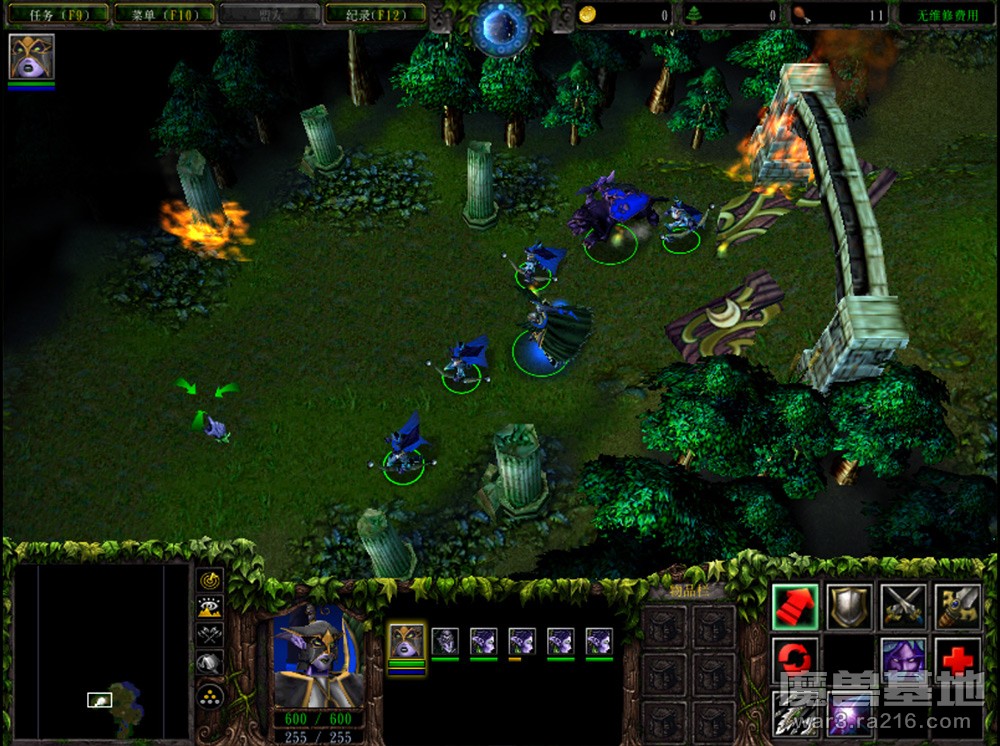This screenshot has width=1000, height=746.
Task: Open the 任务 (F9) quests menu
Action: pyautogui.click(x=55, y=14)
